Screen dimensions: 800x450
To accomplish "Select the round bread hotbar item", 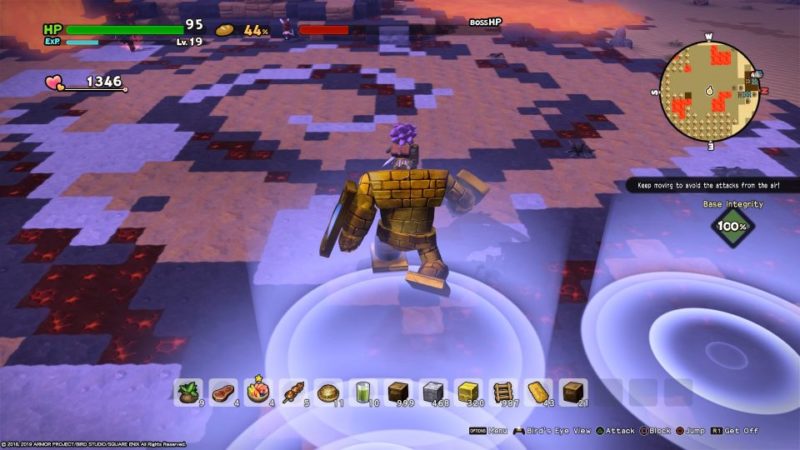I will coord(328,392).
